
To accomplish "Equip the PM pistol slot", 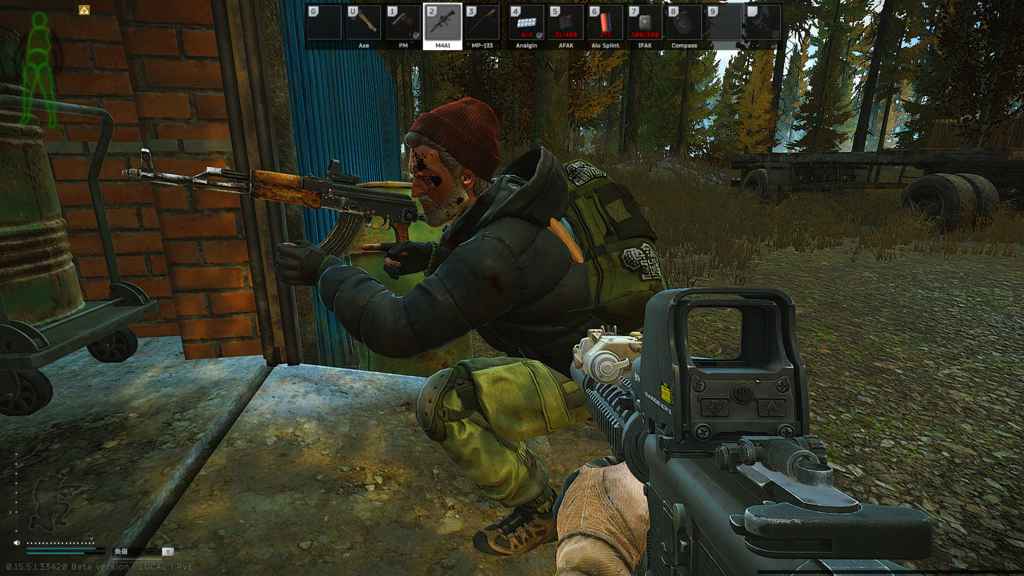I will [403, 24].
